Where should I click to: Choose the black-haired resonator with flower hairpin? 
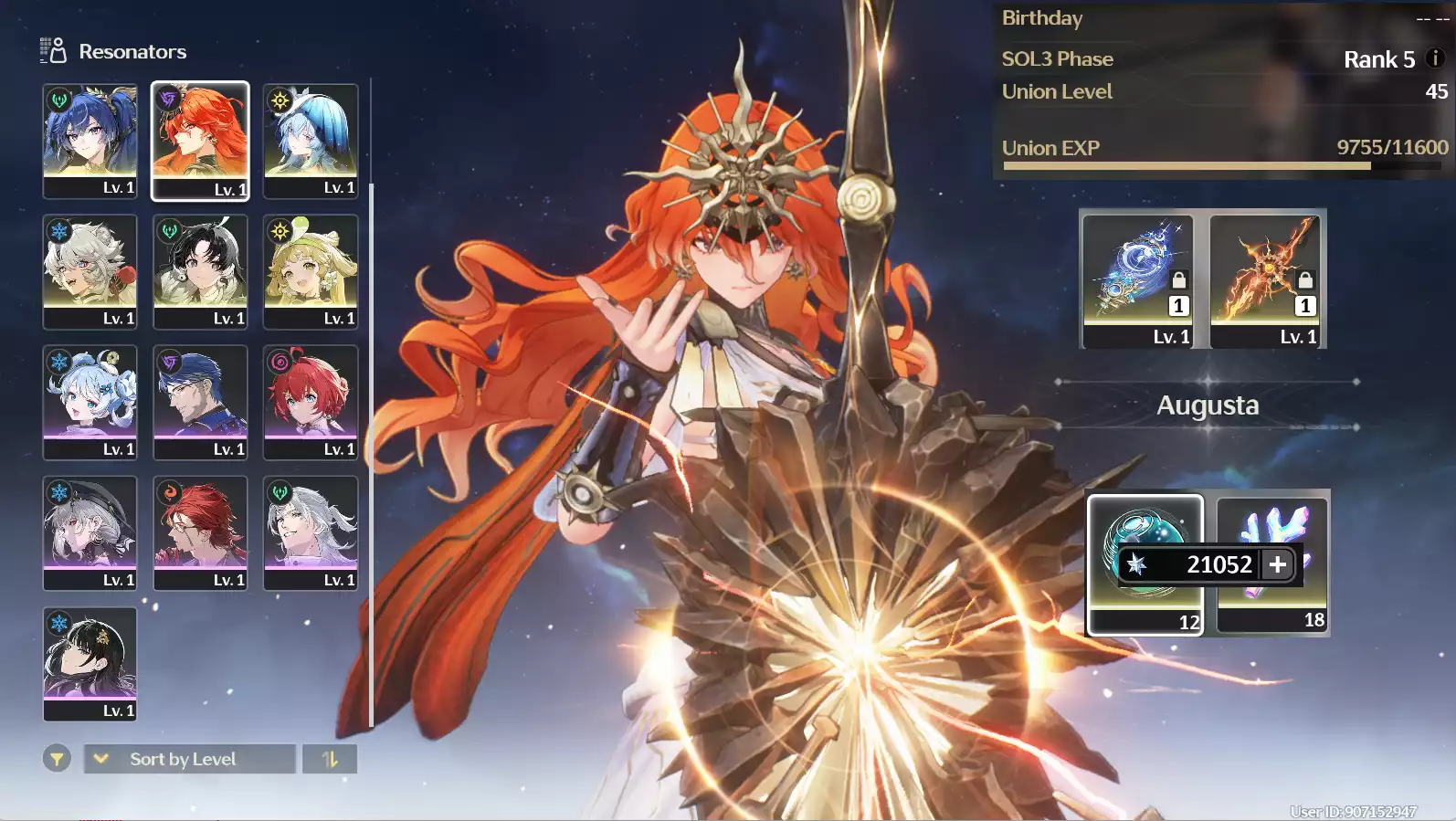pyautogui.click(x=90, y=663)
